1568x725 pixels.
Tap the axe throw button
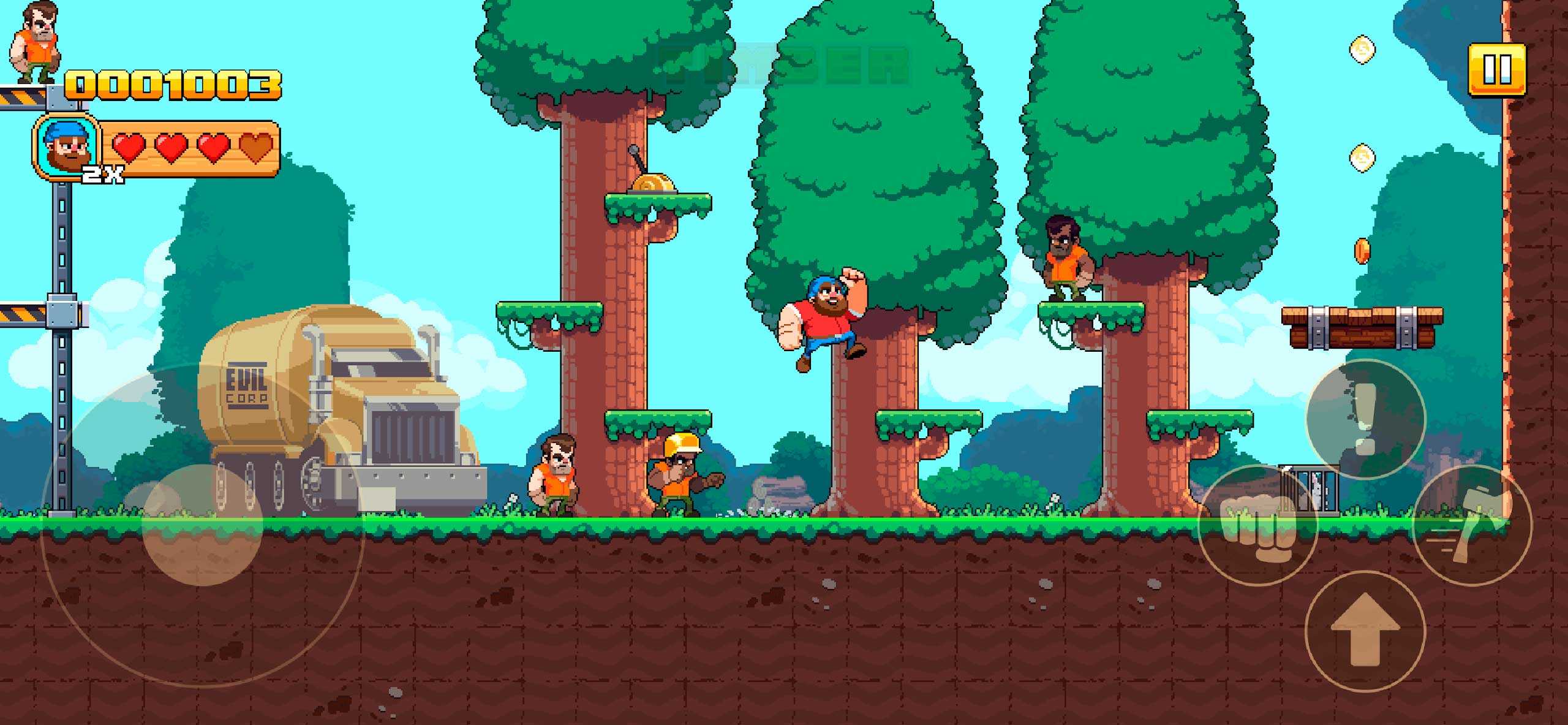pos(1471,525)
